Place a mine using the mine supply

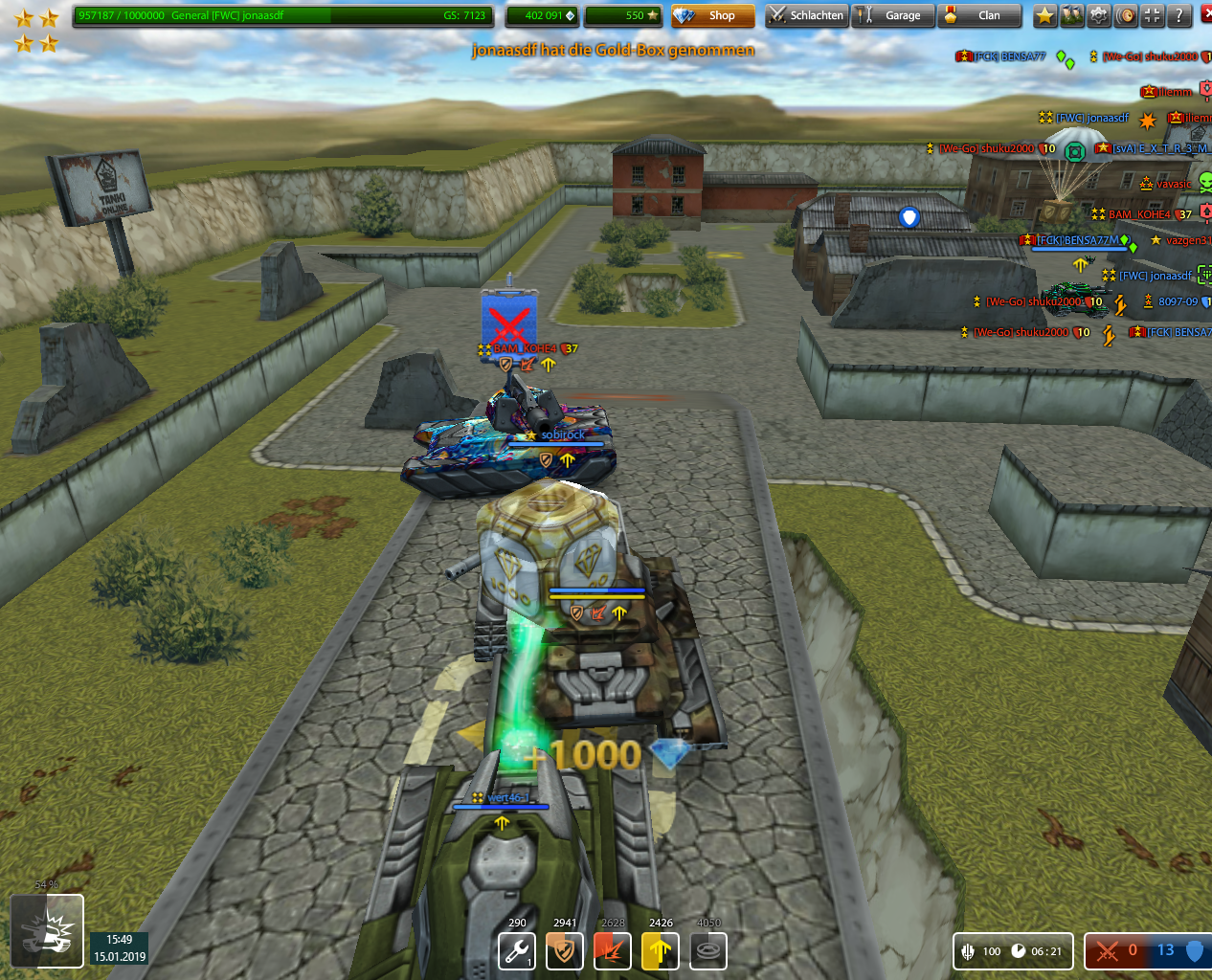708,951
